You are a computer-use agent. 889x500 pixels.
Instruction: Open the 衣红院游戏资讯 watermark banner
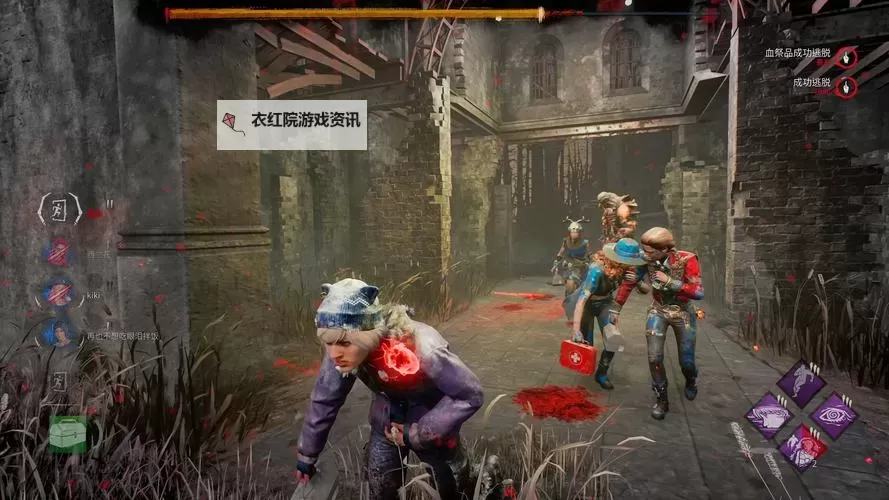(292, 124)
